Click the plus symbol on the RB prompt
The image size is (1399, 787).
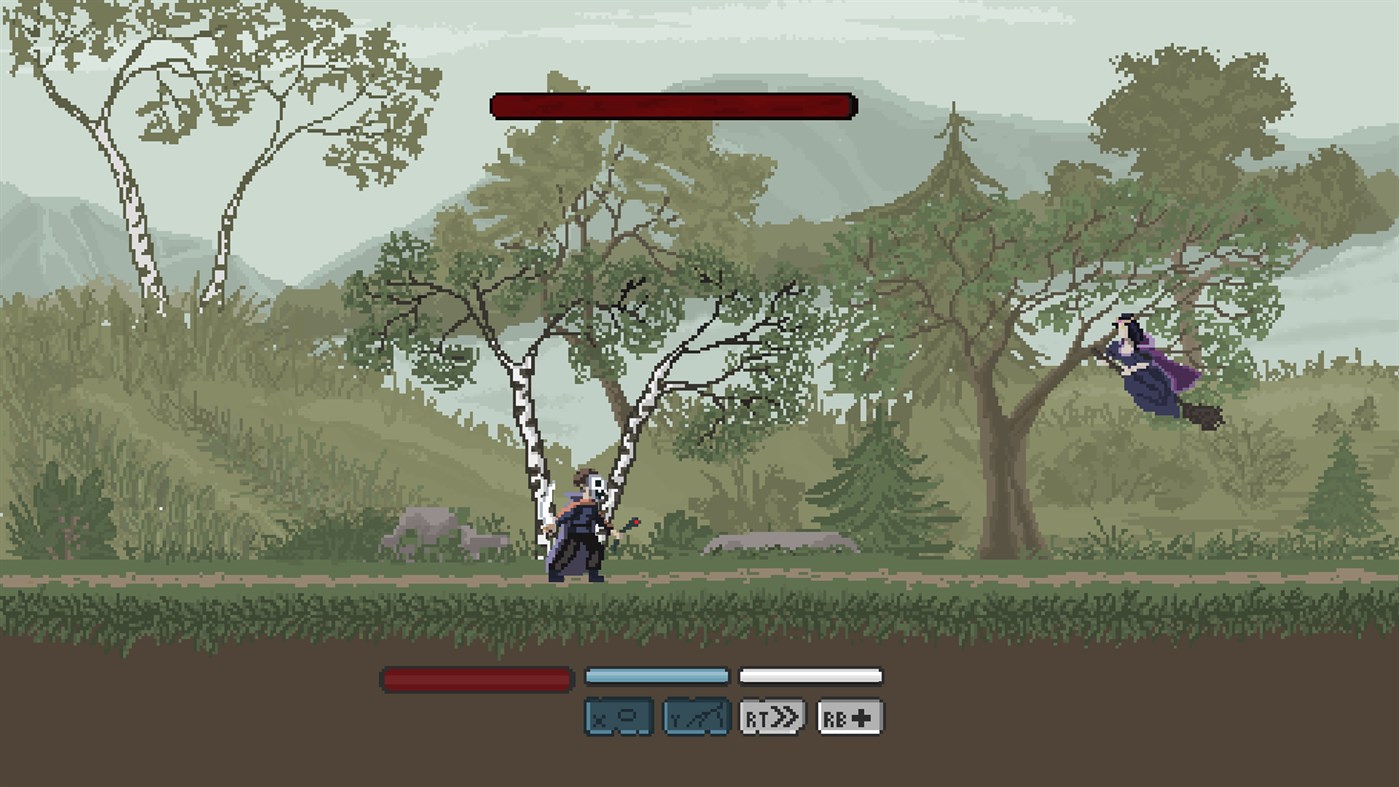click(x=860, y=716)
